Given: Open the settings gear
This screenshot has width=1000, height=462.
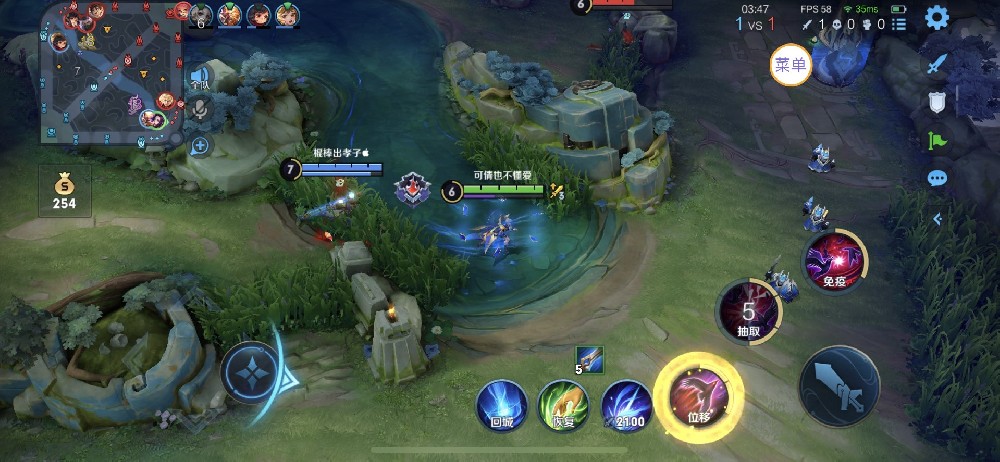Looking at the screenshot, I should click(x=936, y=17).
